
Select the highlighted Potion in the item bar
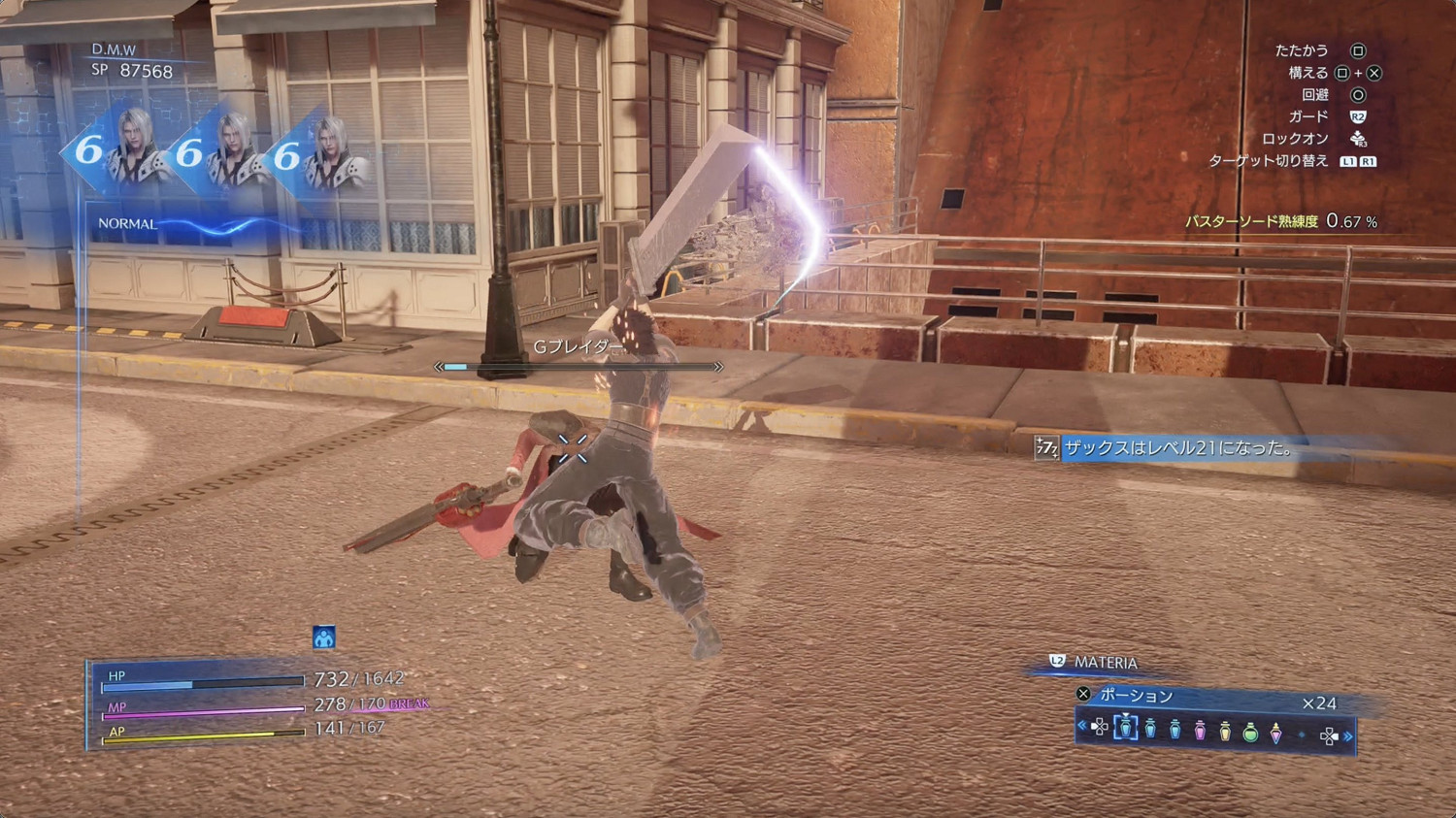click(1125, 727)
